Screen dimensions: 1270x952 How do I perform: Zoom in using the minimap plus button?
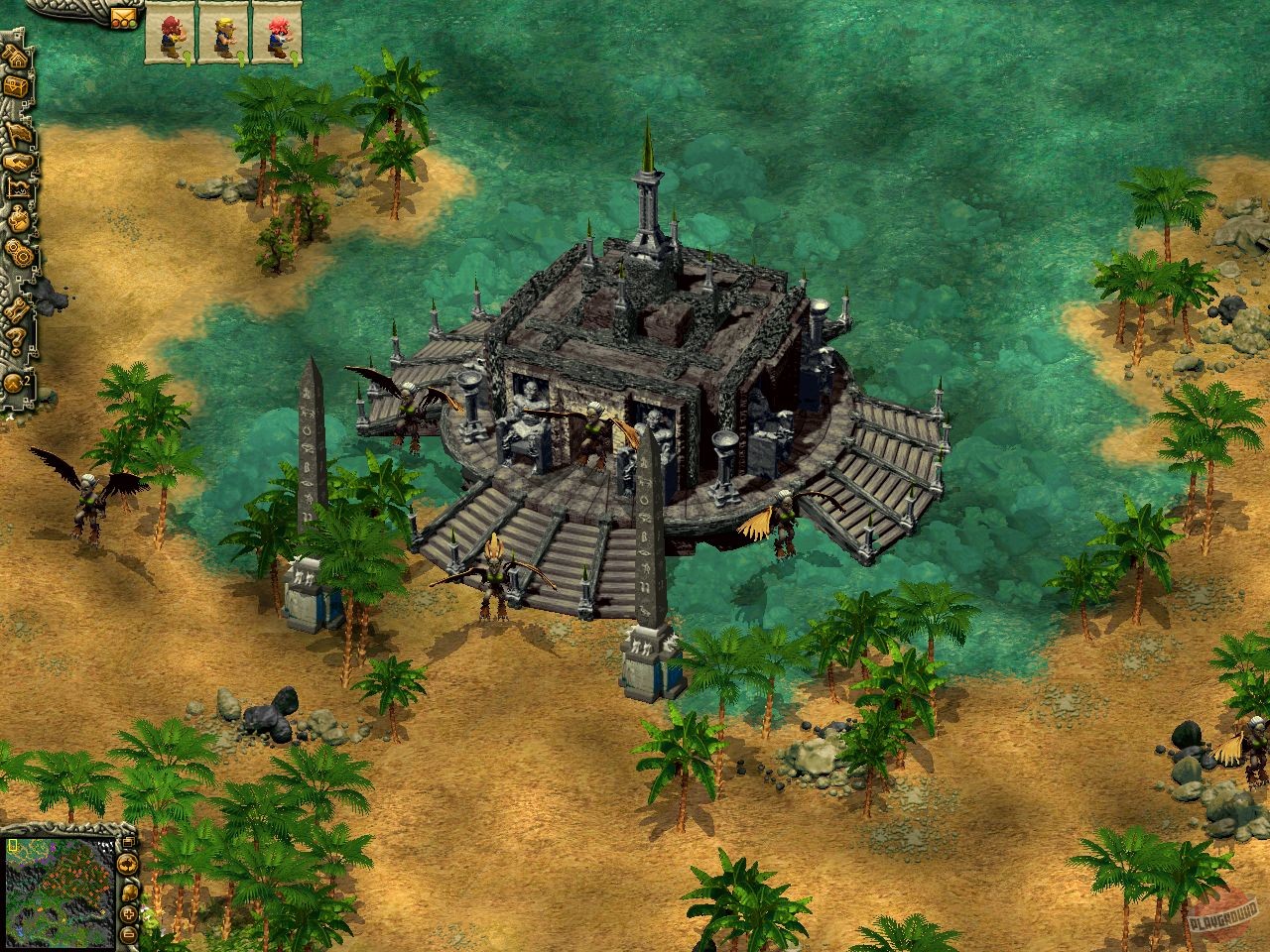128,914
